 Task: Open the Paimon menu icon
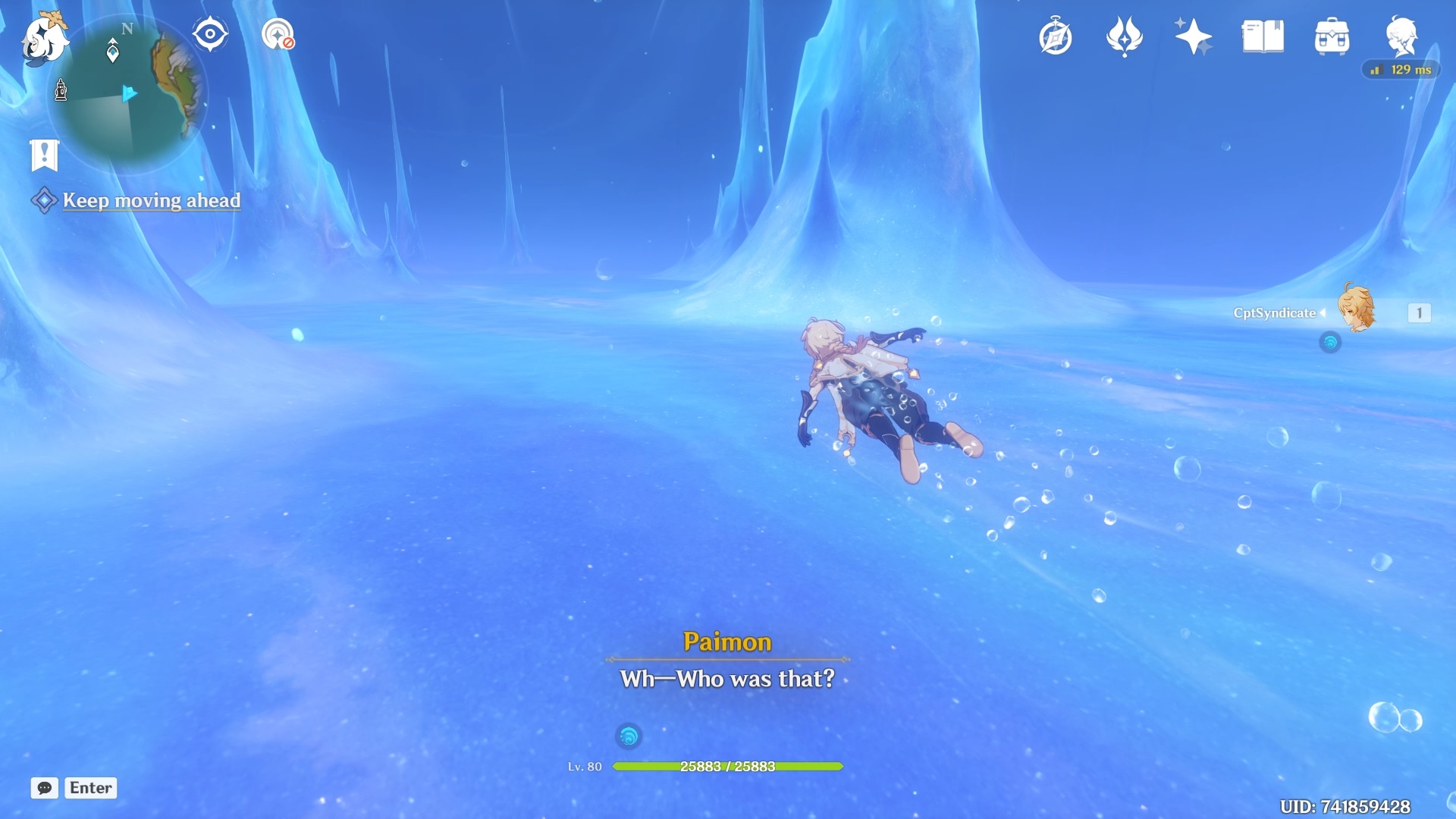point(44,38)
